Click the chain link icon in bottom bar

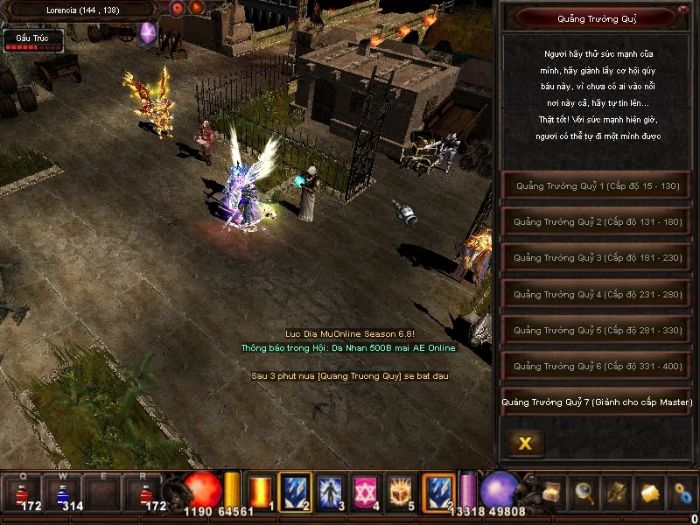[684, 491]
